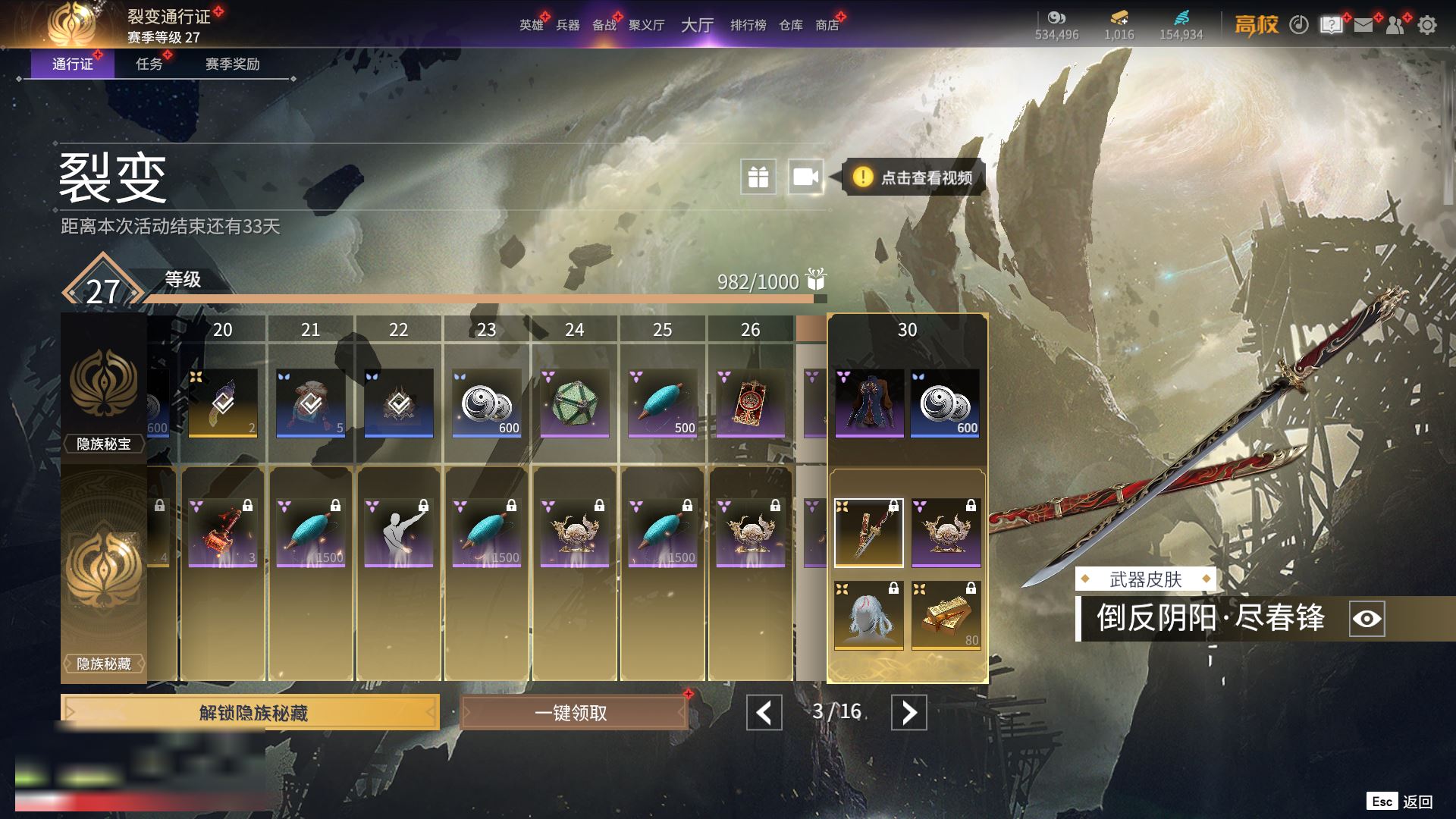Viewport: 1456px width, 819px height.
Task: Return to the 大厅 lobby
Action: pyautogui.click(x=697, y=25)
